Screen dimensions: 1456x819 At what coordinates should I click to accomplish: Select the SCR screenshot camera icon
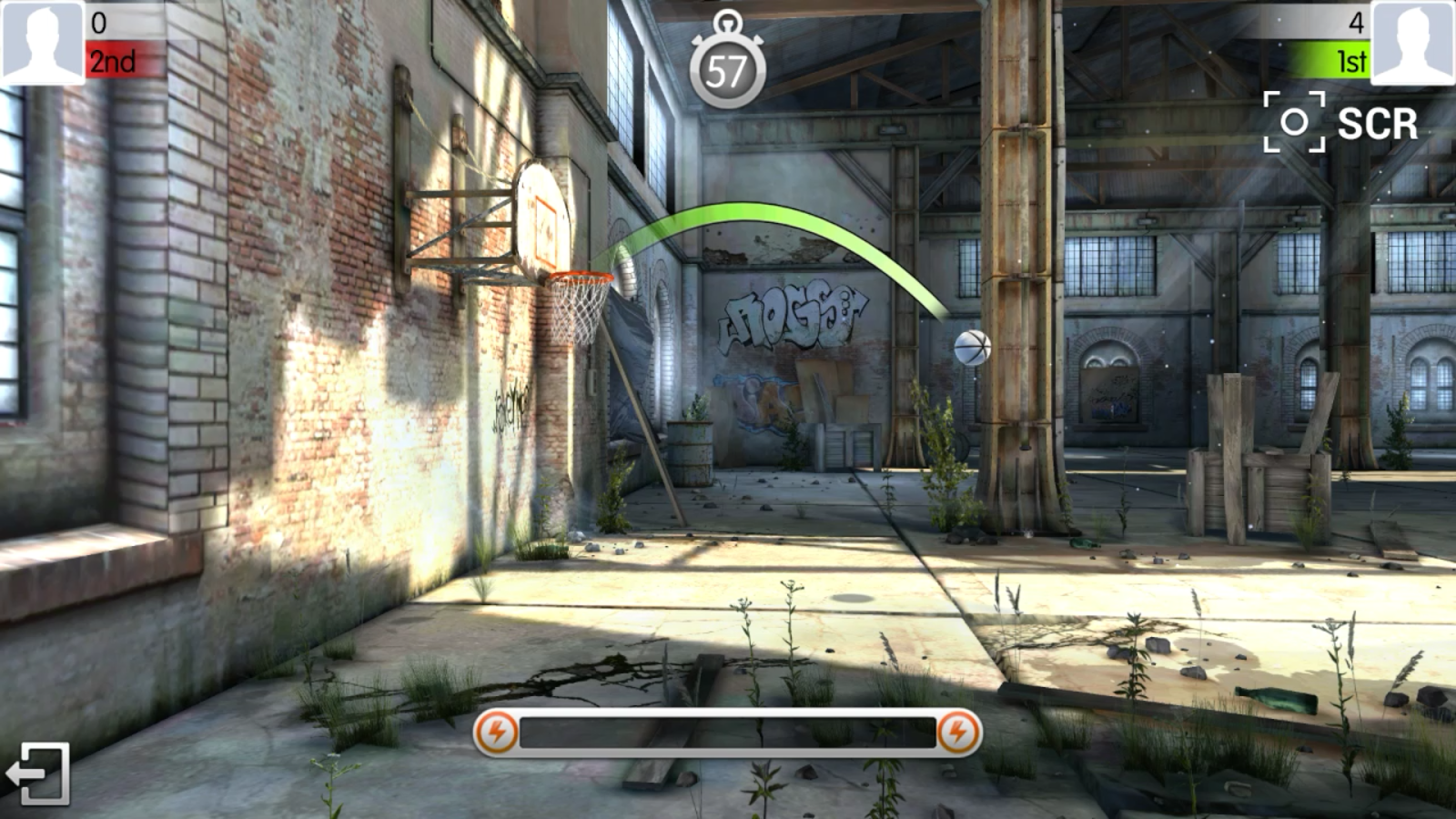click(x=1293, y=119)
